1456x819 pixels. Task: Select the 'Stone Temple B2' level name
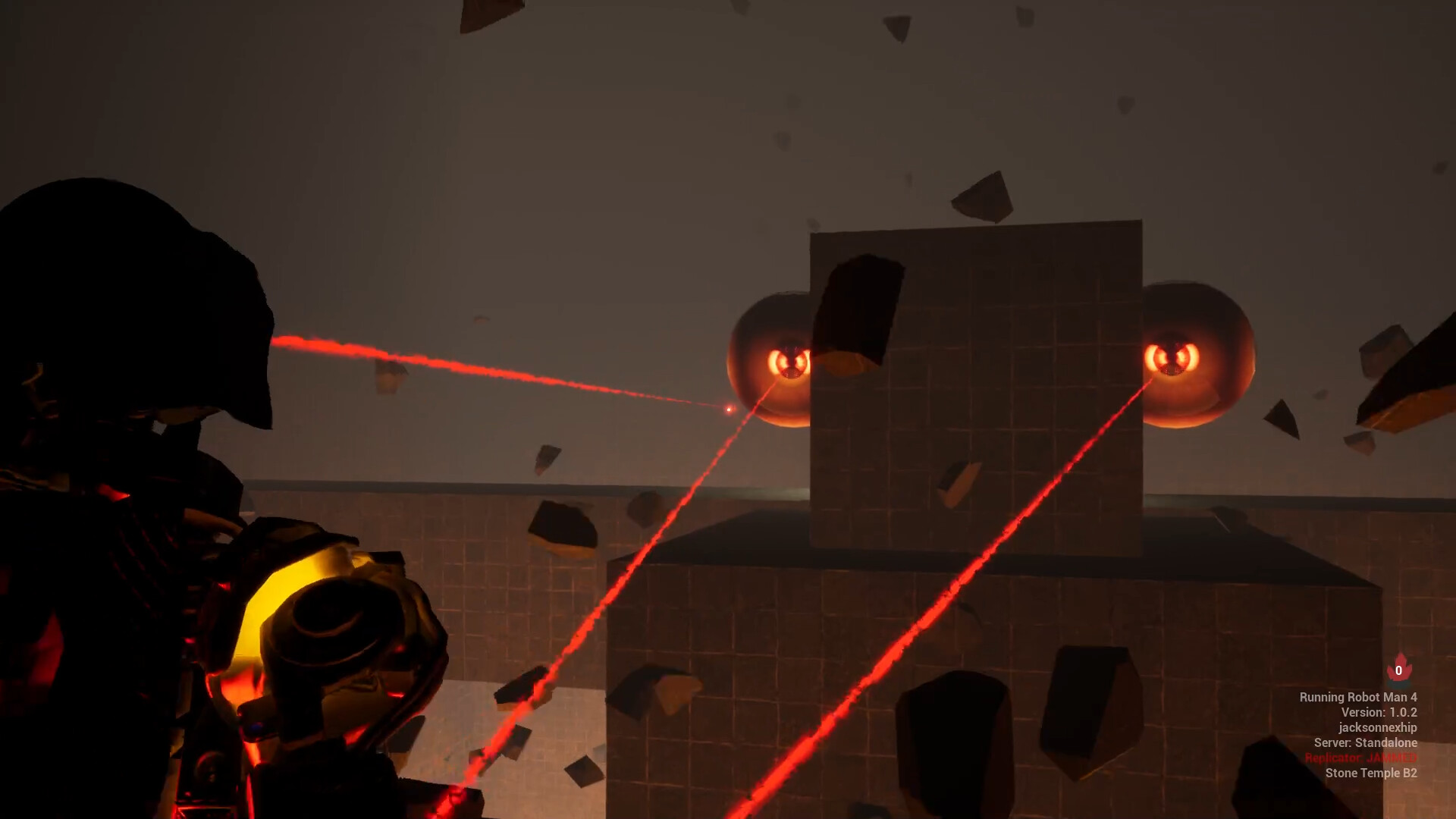tap(1370, 774)
